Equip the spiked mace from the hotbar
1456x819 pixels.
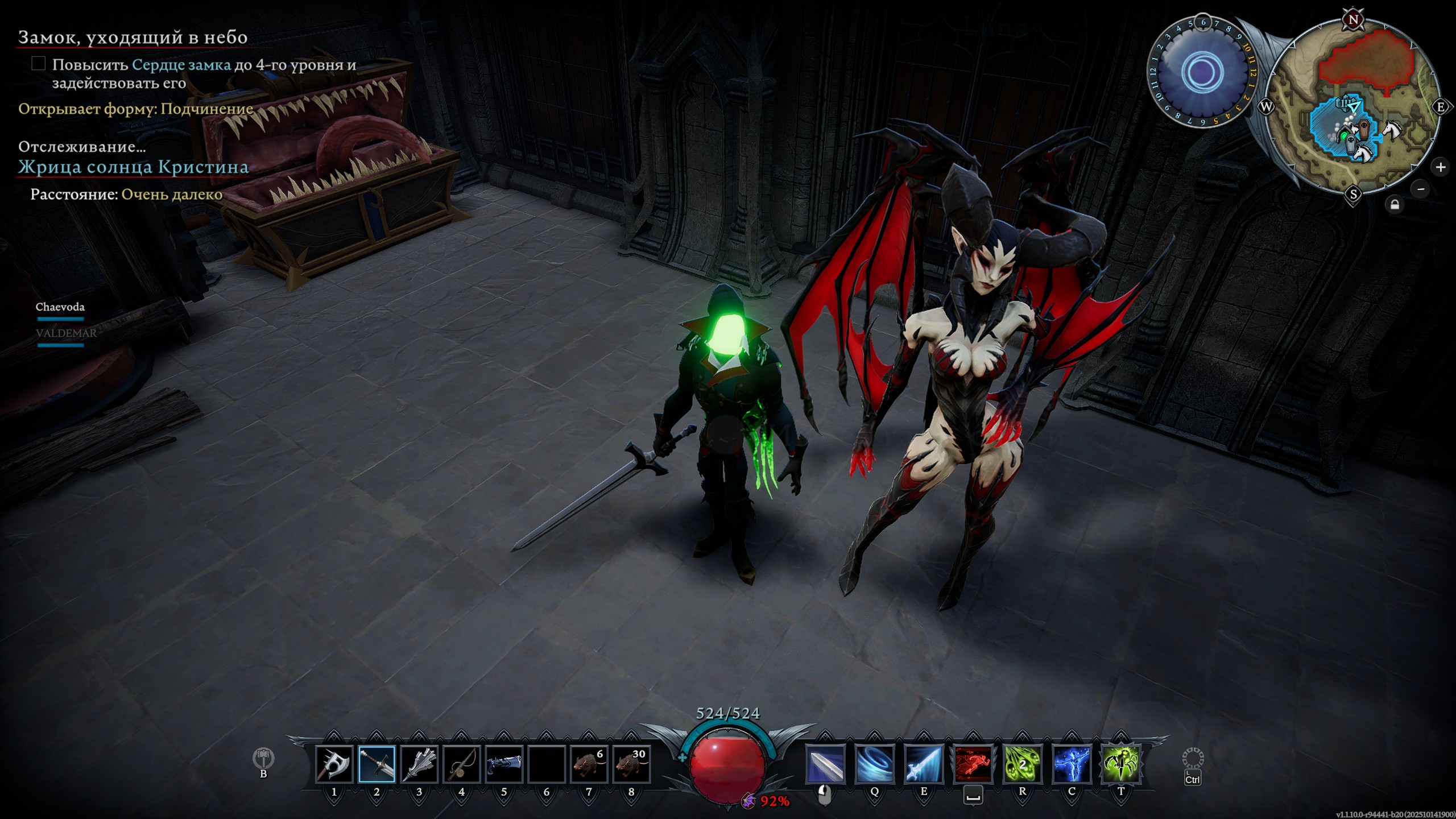pyautogui.click(x=419, y=764)
